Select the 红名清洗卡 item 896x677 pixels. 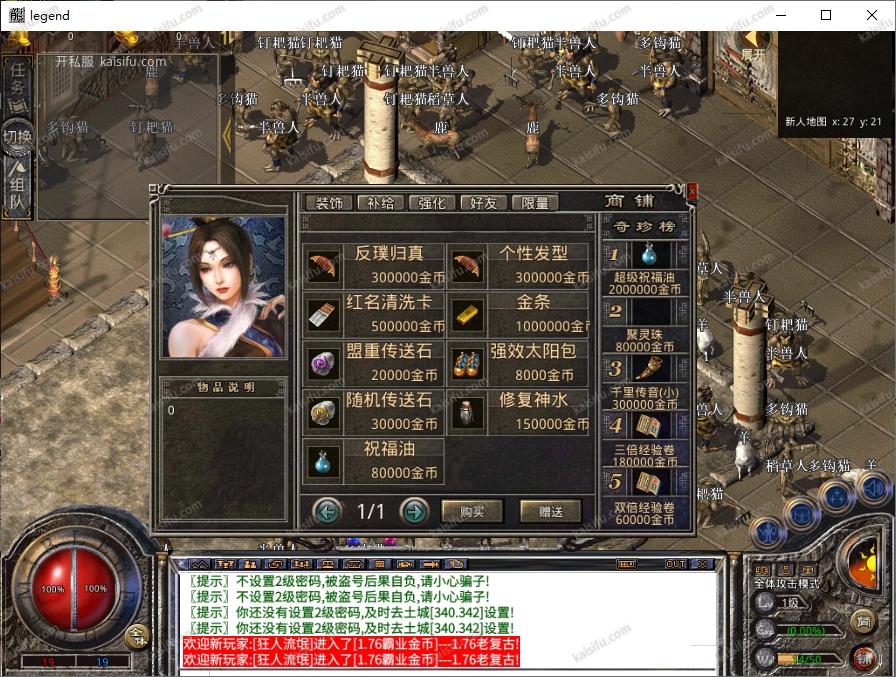tap(375, 314)
